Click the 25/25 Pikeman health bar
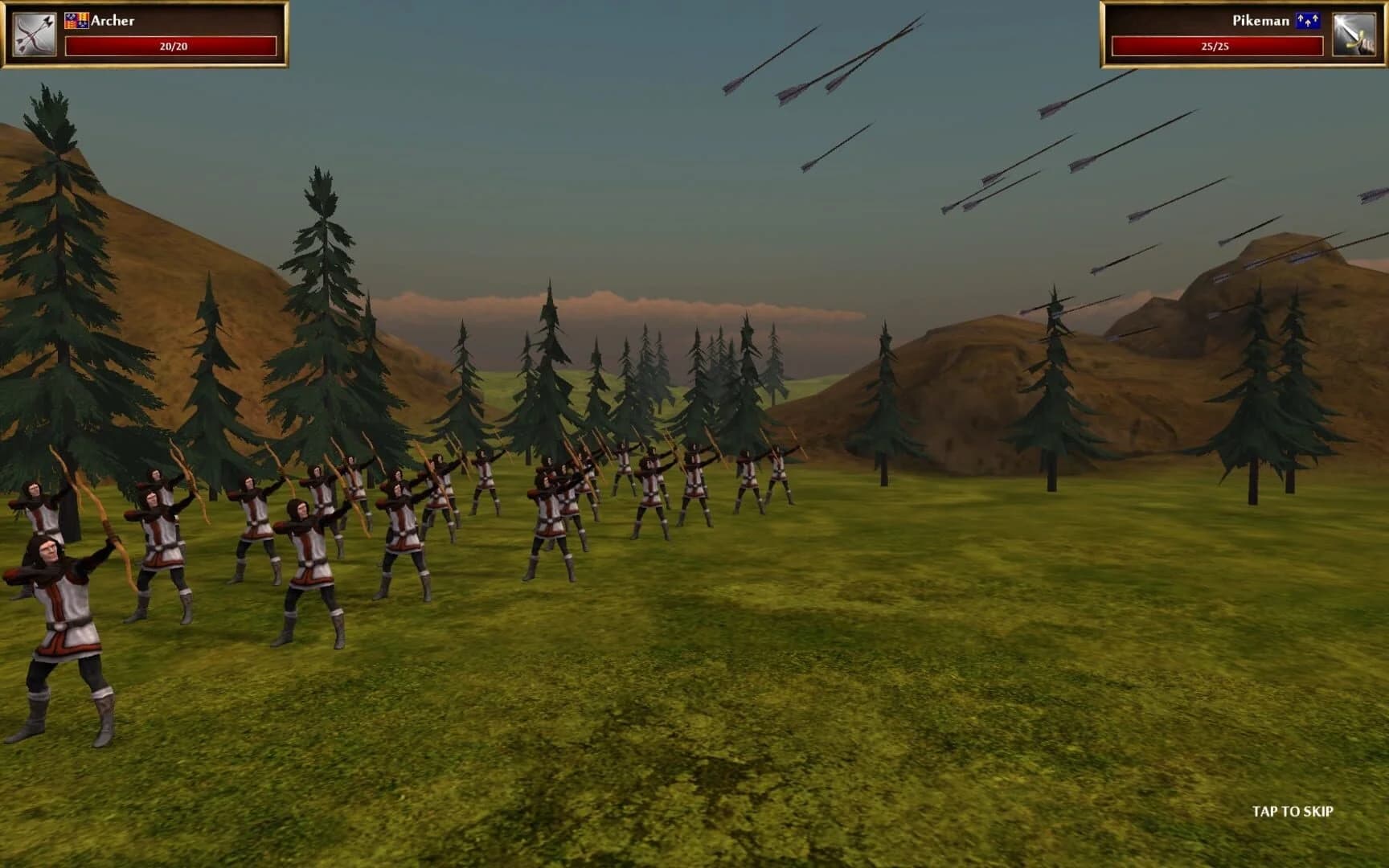Viewport: 1389px width, 868px height. [x=1218, y=47]
